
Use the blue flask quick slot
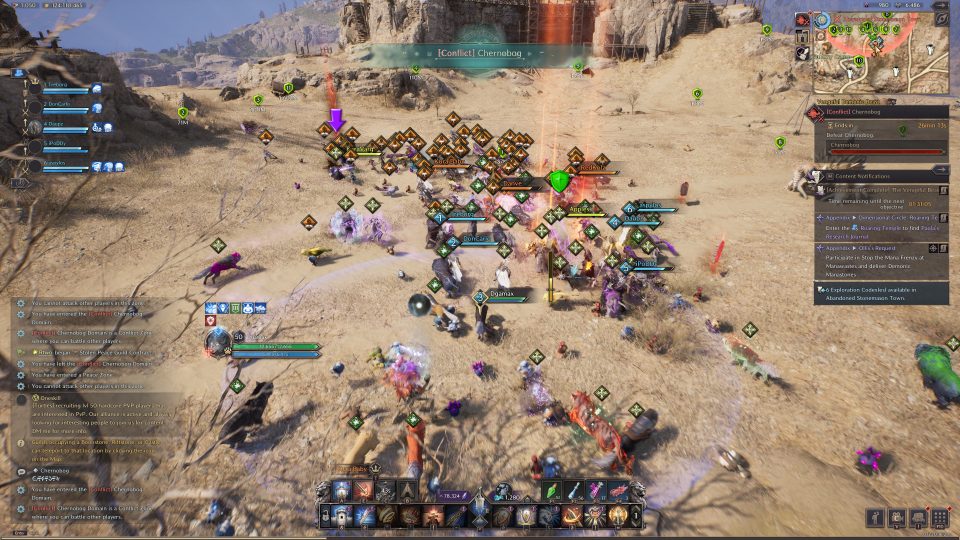click(575, 490)
